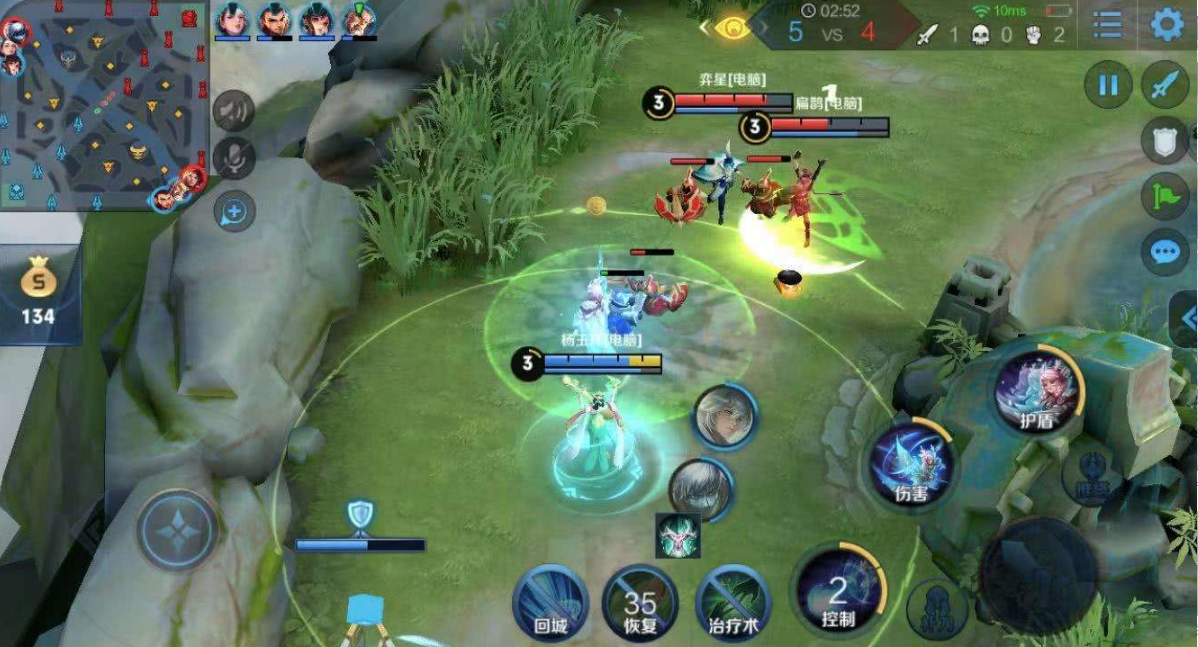Use the 控制 control skill
The width and height of the screenshot is (1198, 647).
(839, 588)
